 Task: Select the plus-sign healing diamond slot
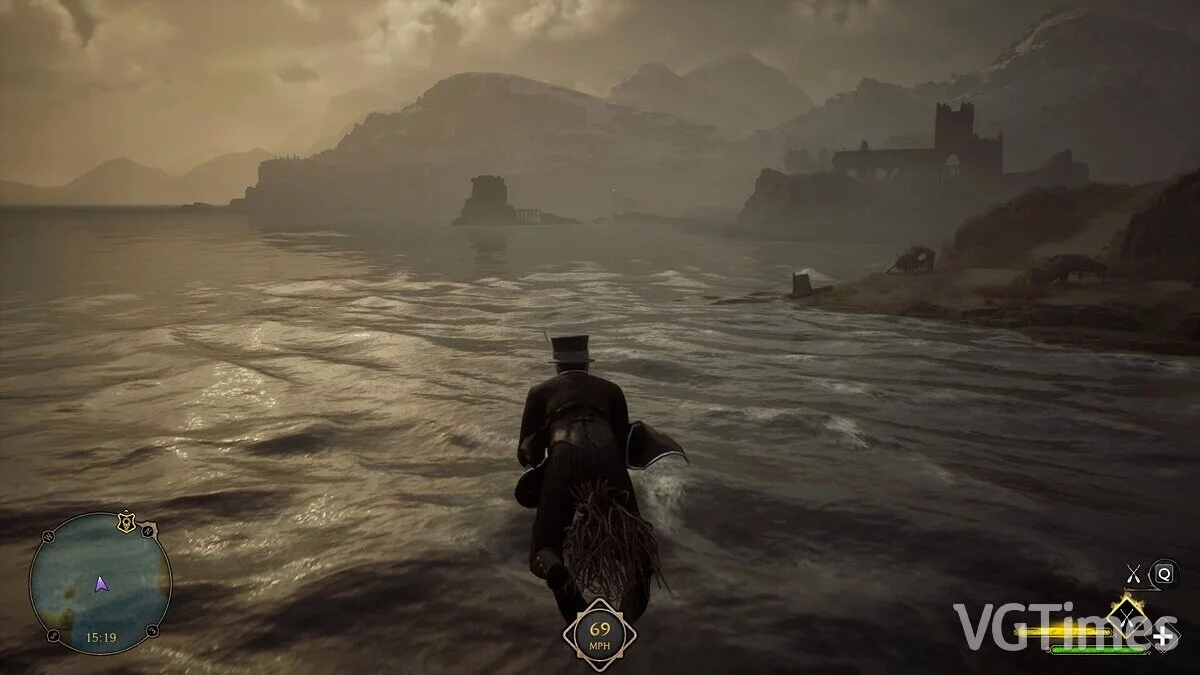click(x=1163, y=635)
